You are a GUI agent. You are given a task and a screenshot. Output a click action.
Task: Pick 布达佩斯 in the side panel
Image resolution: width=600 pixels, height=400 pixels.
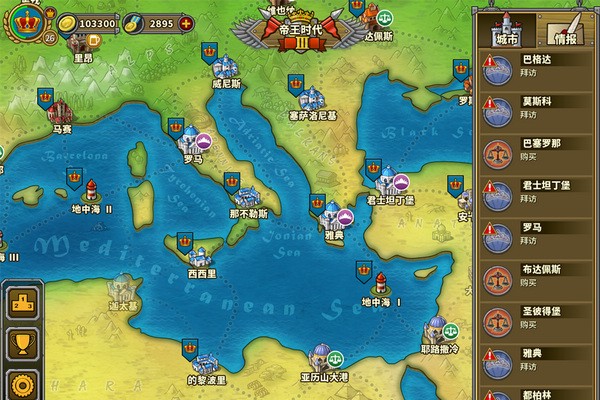540,275
